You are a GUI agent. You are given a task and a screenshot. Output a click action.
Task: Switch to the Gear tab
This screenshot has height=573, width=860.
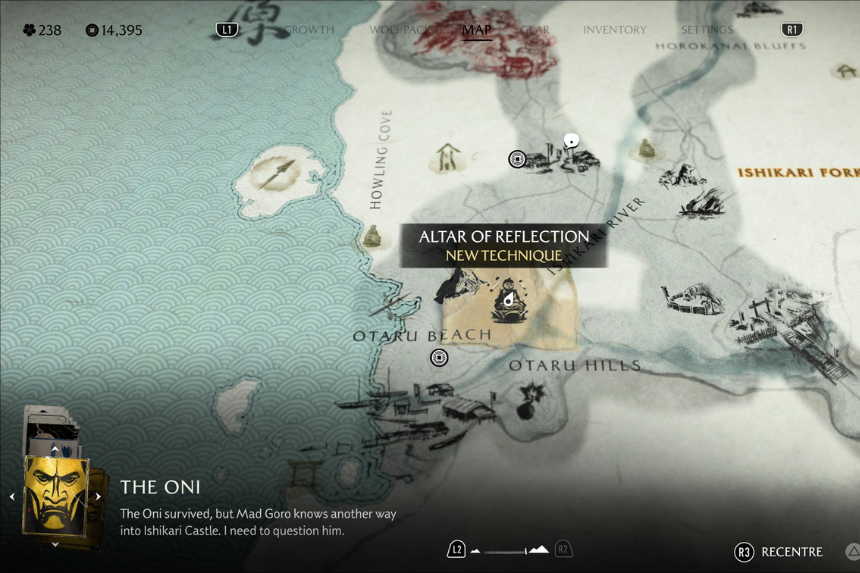coord(535,30)
